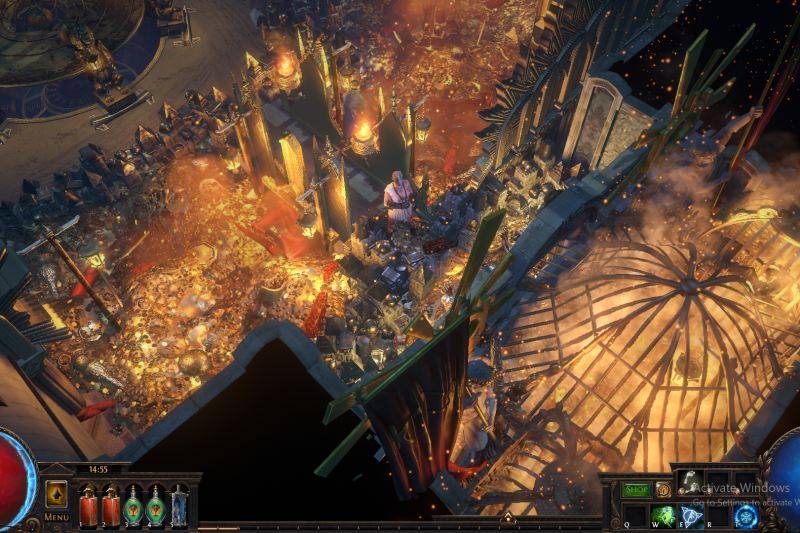Activate the green twin-figures skill on W

coord(663,516)
